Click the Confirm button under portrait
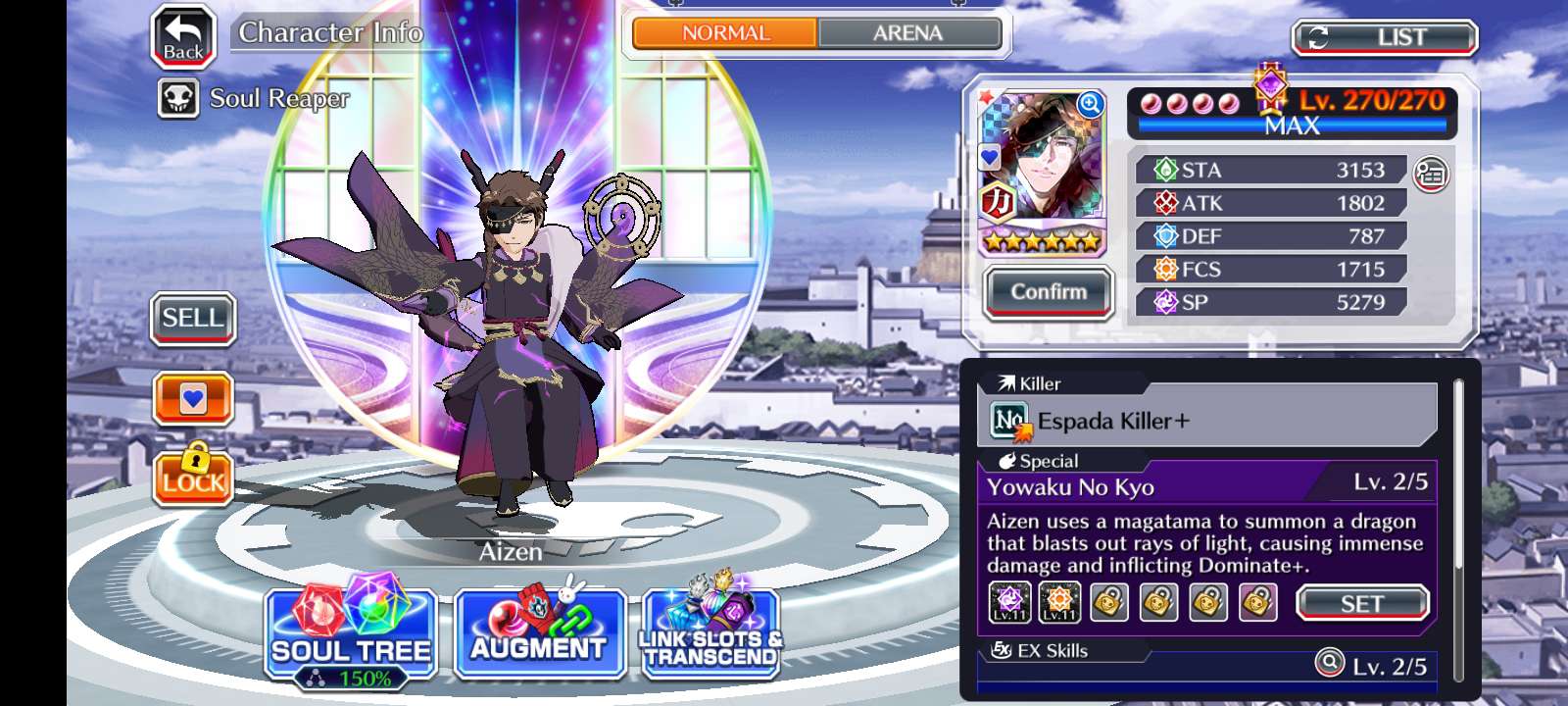Screen dimensions: 1568x706 click(x=1048, y=292)
